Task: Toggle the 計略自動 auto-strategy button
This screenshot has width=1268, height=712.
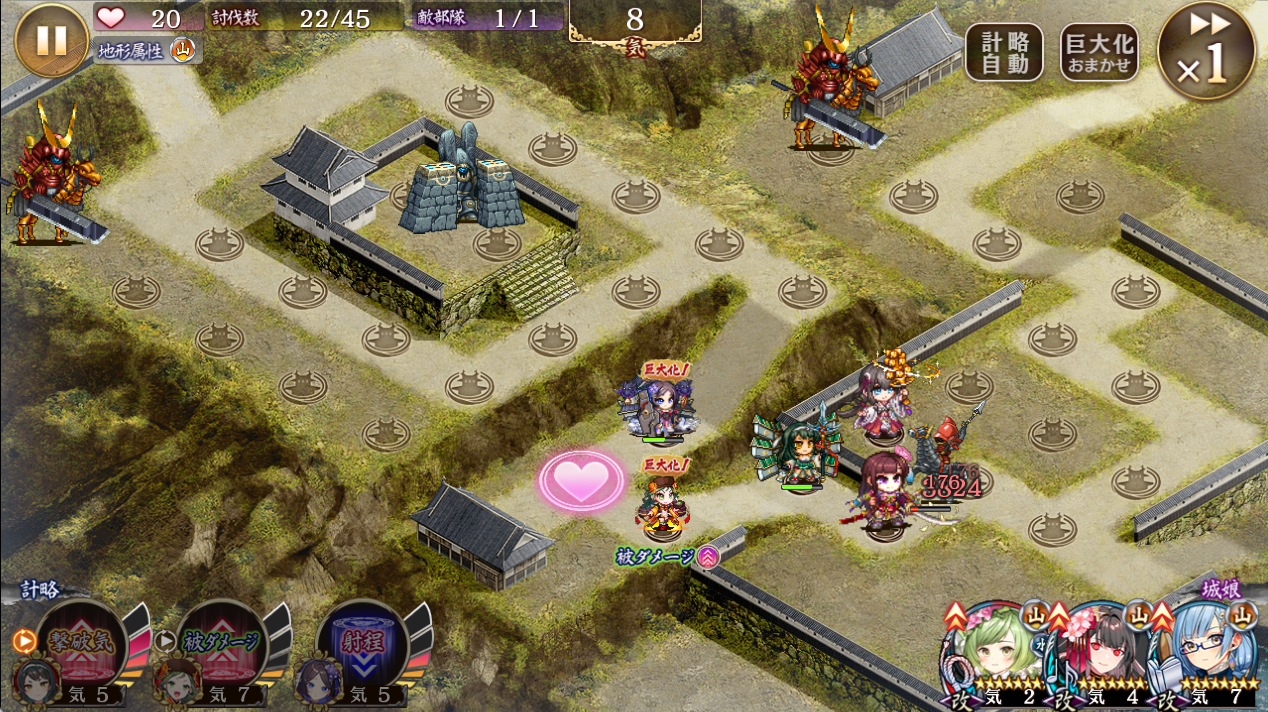Action: coord(1004,52)
